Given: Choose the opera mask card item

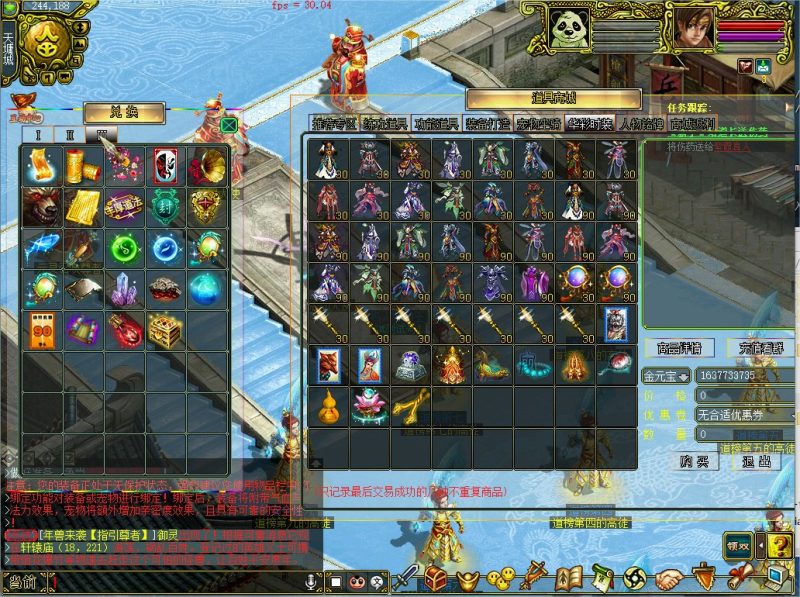Looking at the screenshot, I should tap(165, 163).
